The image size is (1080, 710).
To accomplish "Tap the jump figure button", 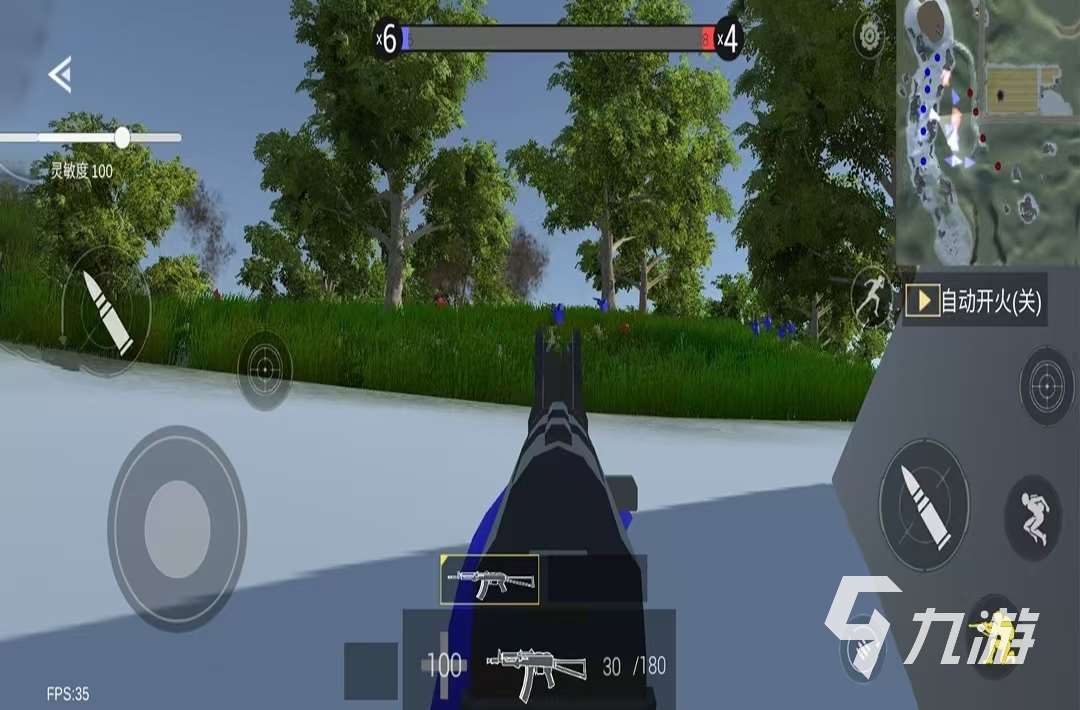I will (1032, 517).
